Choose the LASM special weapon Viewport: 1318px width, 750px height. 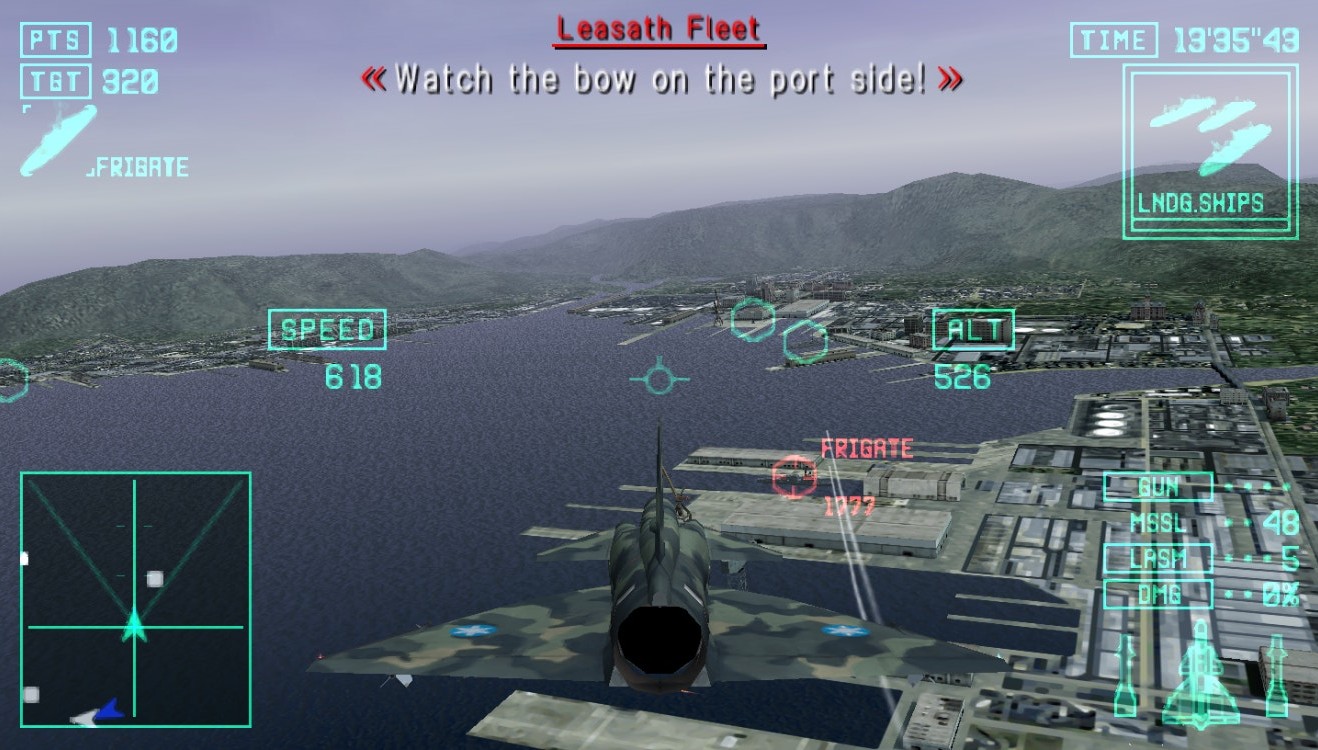(1158, 559)
